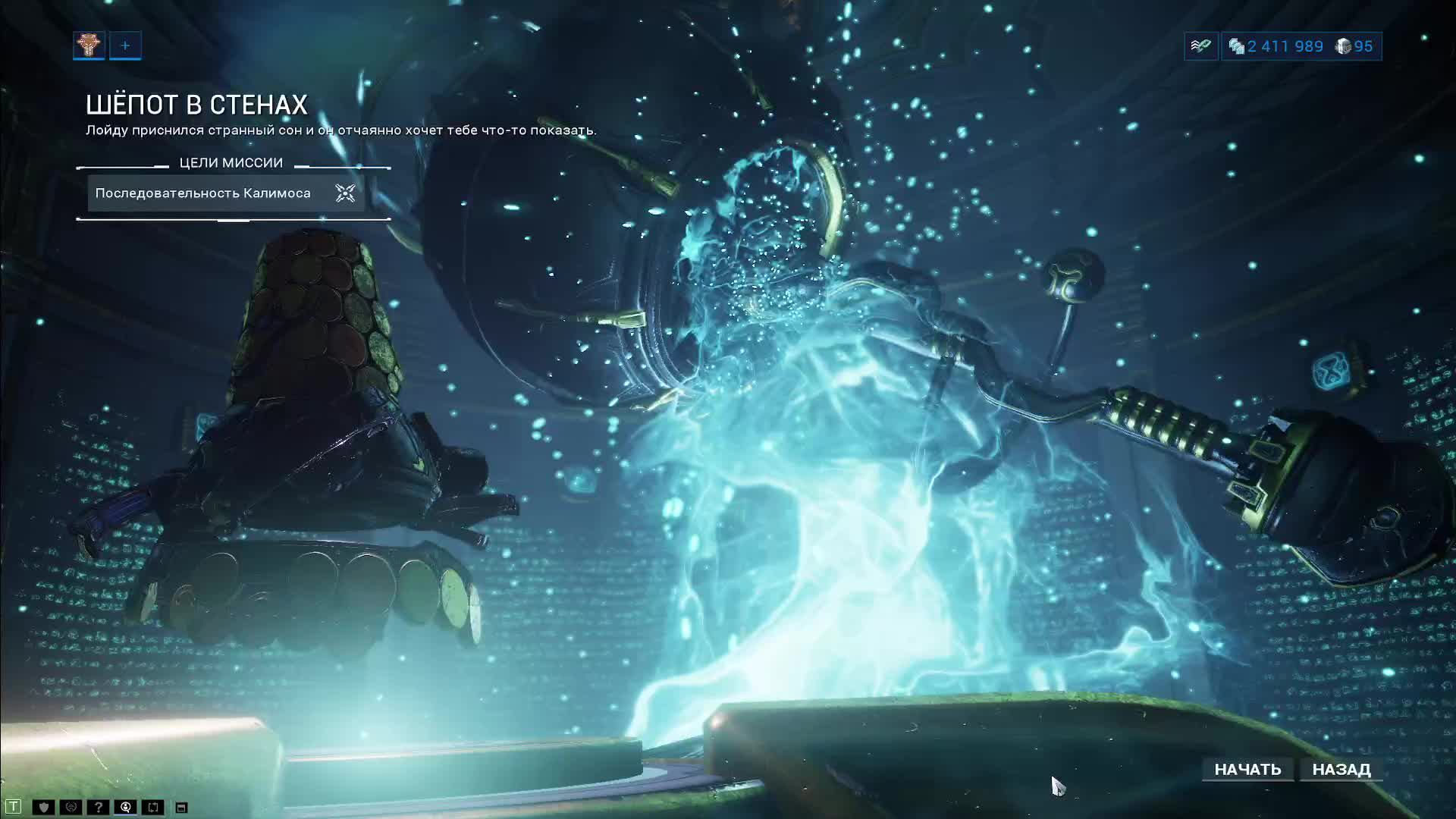Open the help menu via the question mark icon

pos(97,806)
